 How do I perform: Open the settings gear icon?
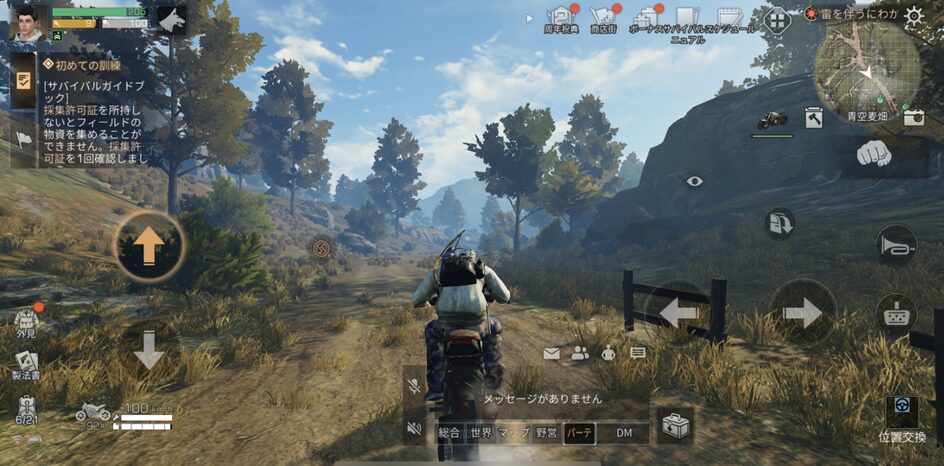[x=914, y=16]
